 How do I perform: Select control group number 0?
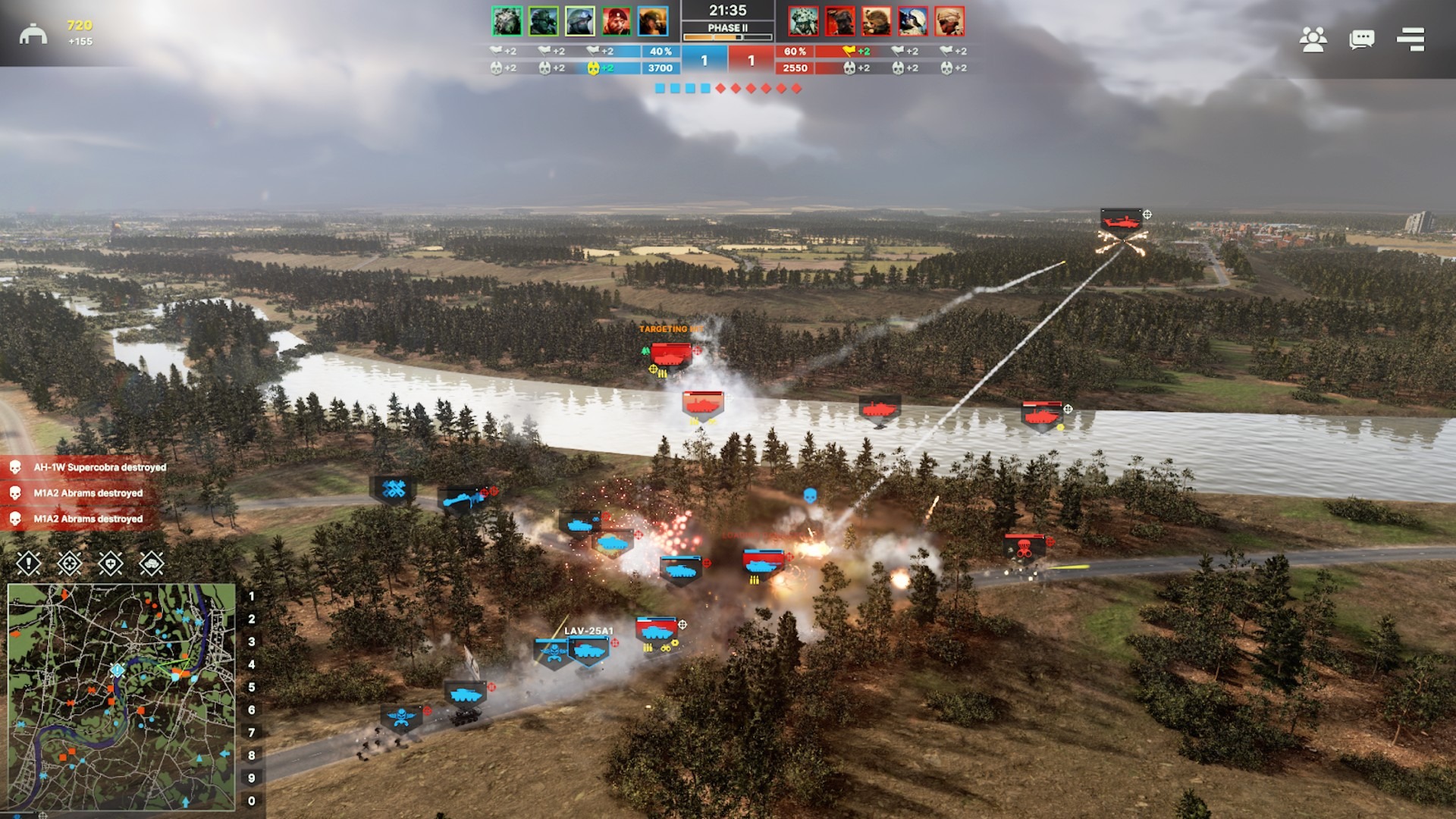pos(252,801)
